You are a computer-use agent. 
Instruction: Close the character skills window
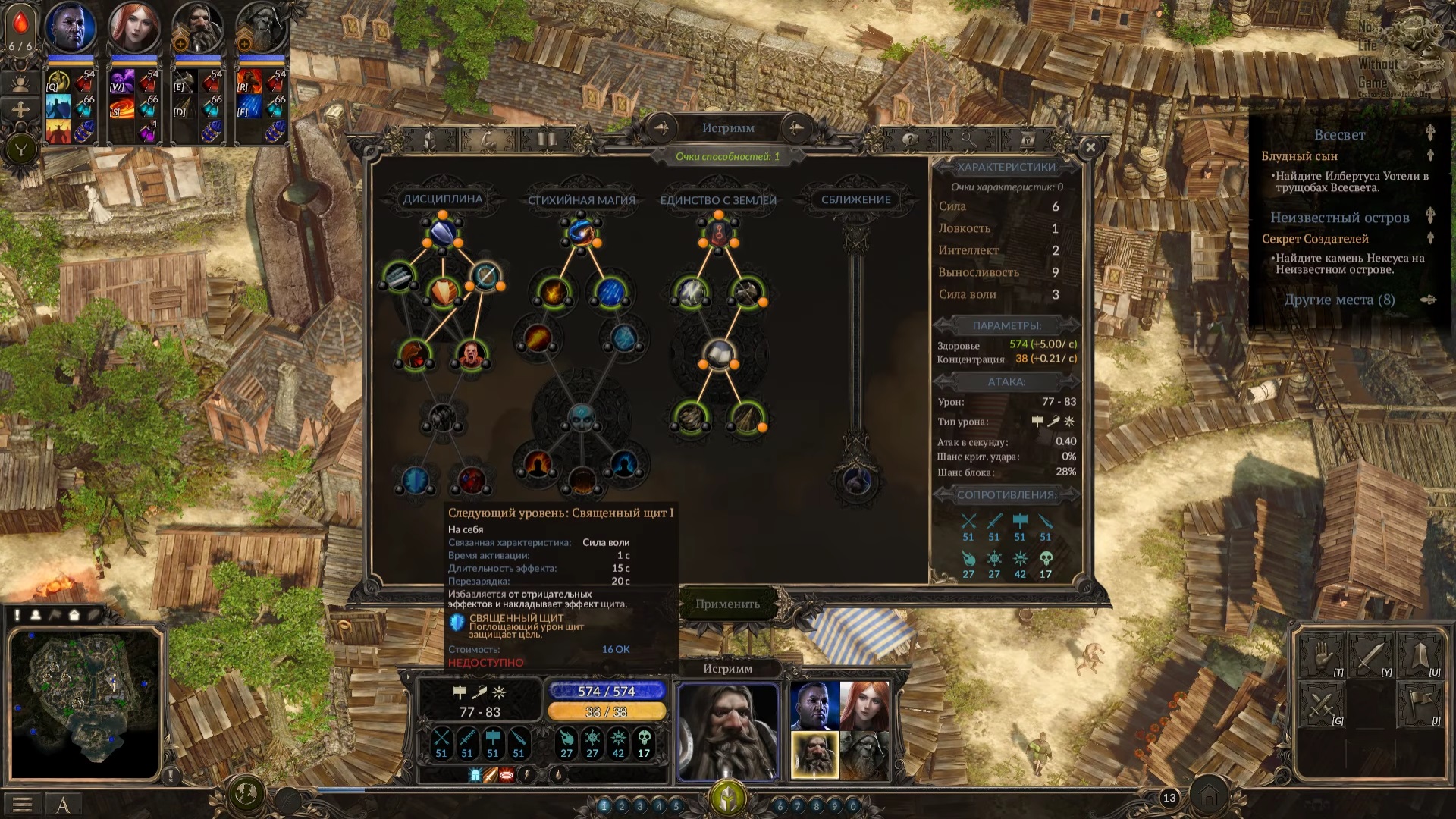(1090, 148)
